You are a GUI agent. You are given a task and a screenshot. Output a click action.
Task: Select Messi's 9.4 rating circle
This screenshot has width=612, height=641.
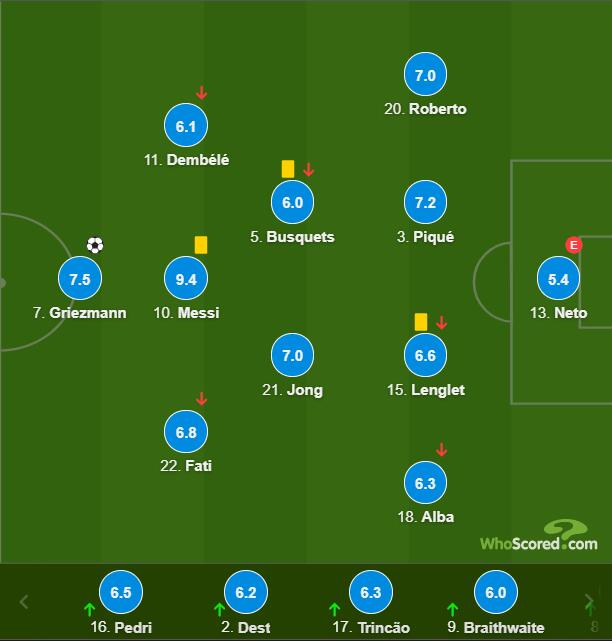coord(186,279)
